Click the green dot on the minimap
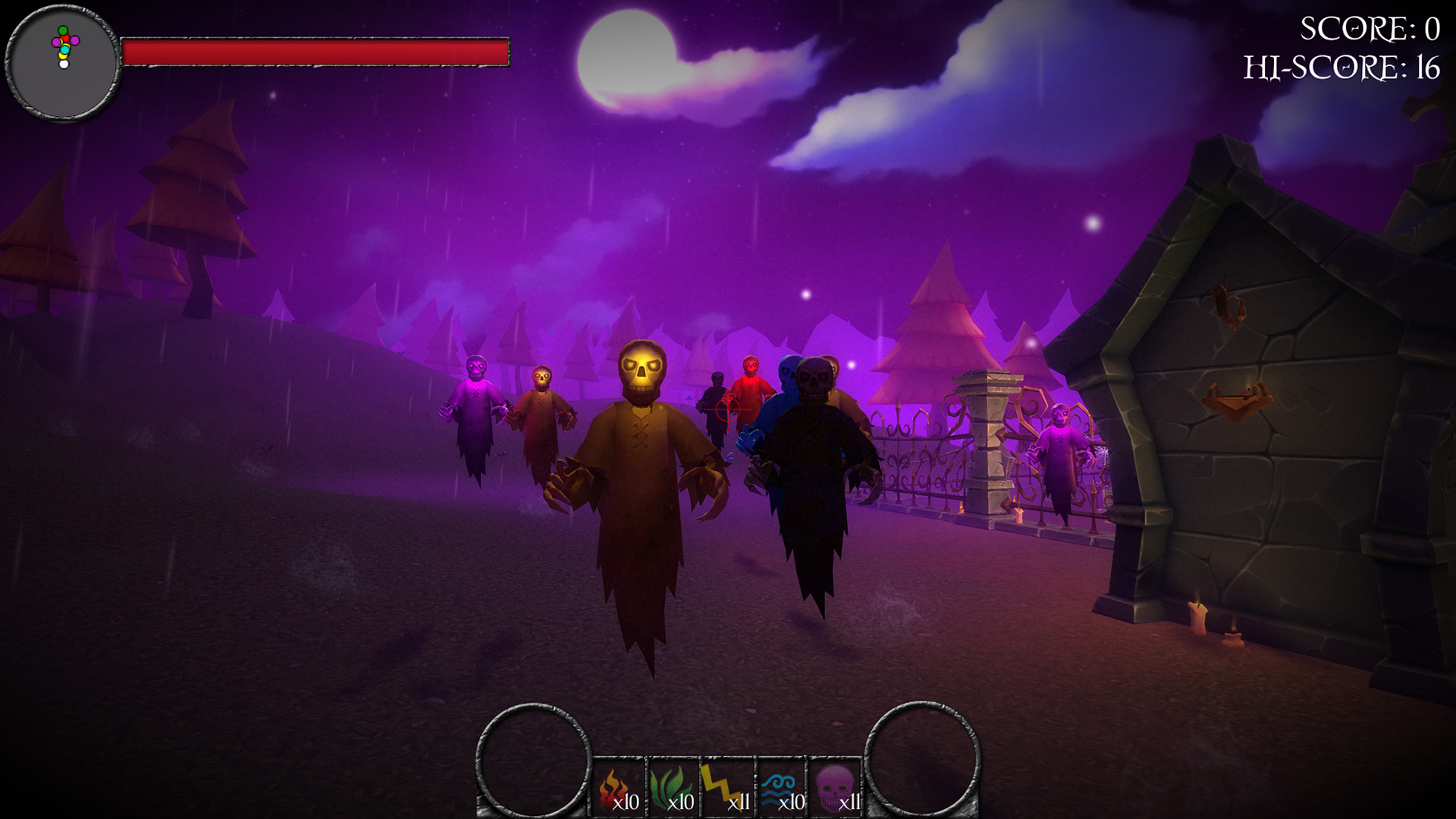The height and width of the screenshot is (819, 1456). (63, 30)
